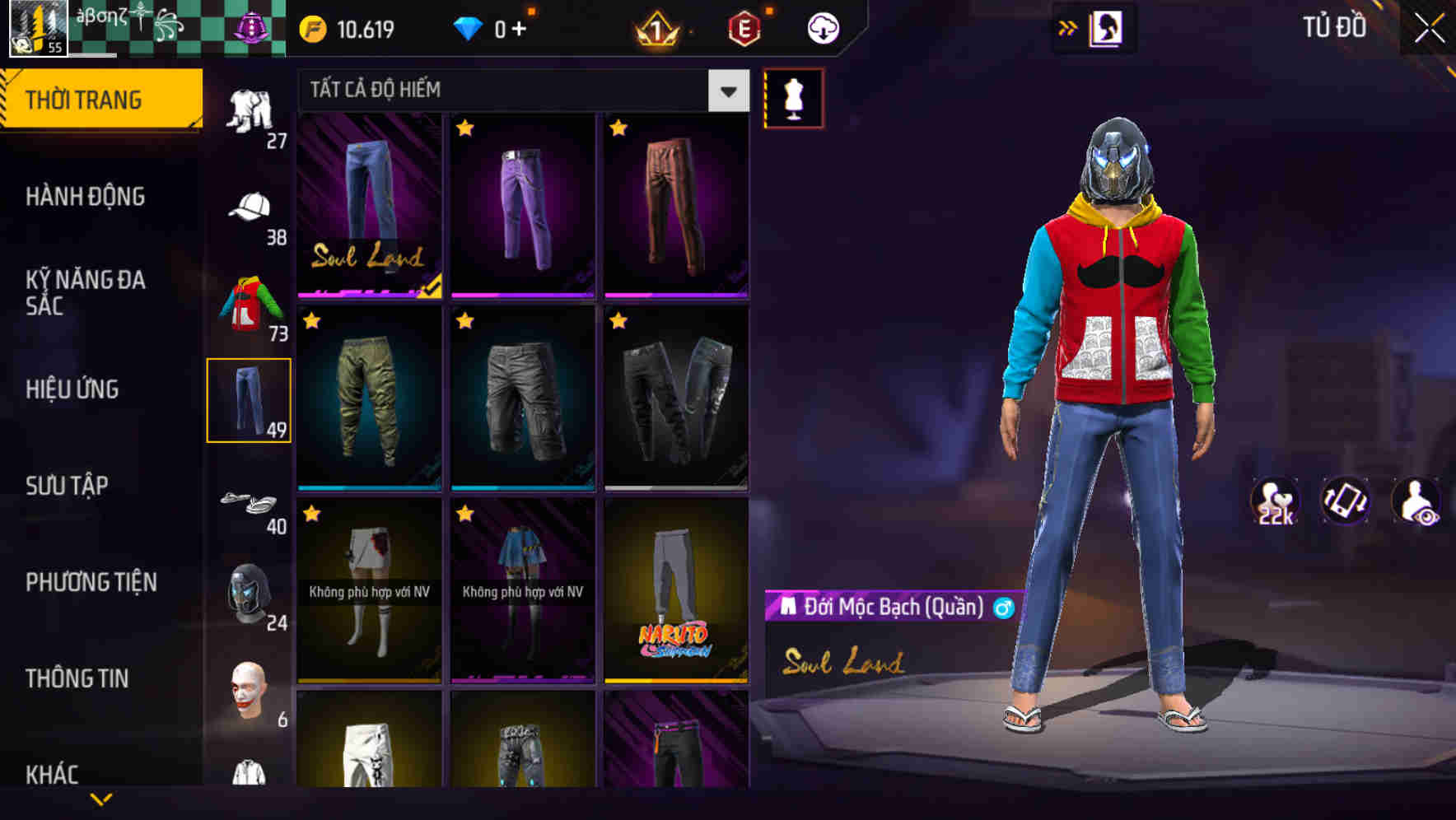Open the cloud download icon

823,27
